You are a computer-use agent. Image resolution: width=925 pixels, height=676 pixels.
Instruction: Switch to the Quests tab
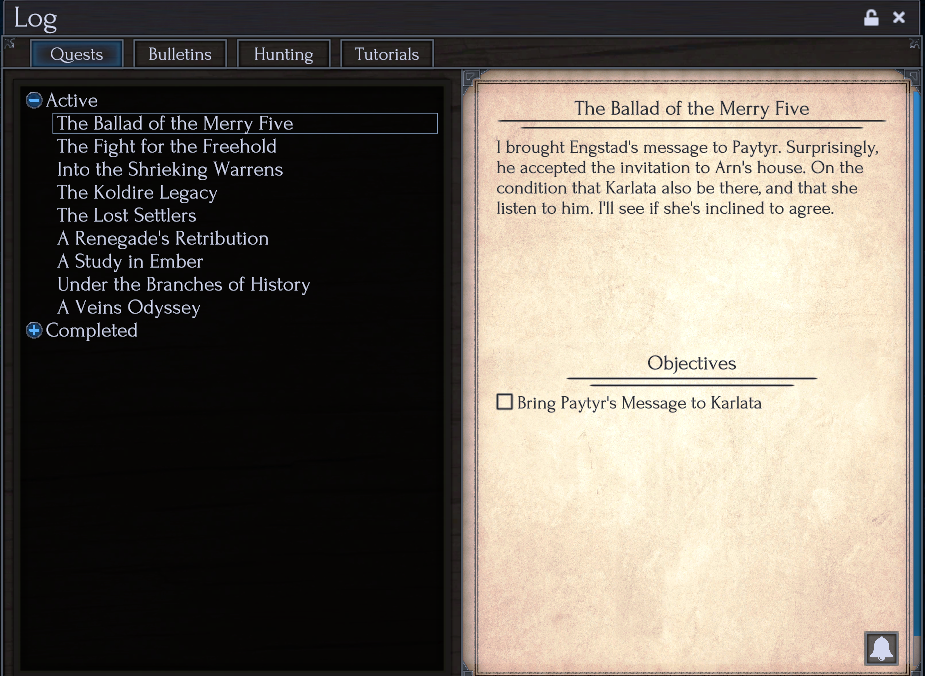coord(77,54)
